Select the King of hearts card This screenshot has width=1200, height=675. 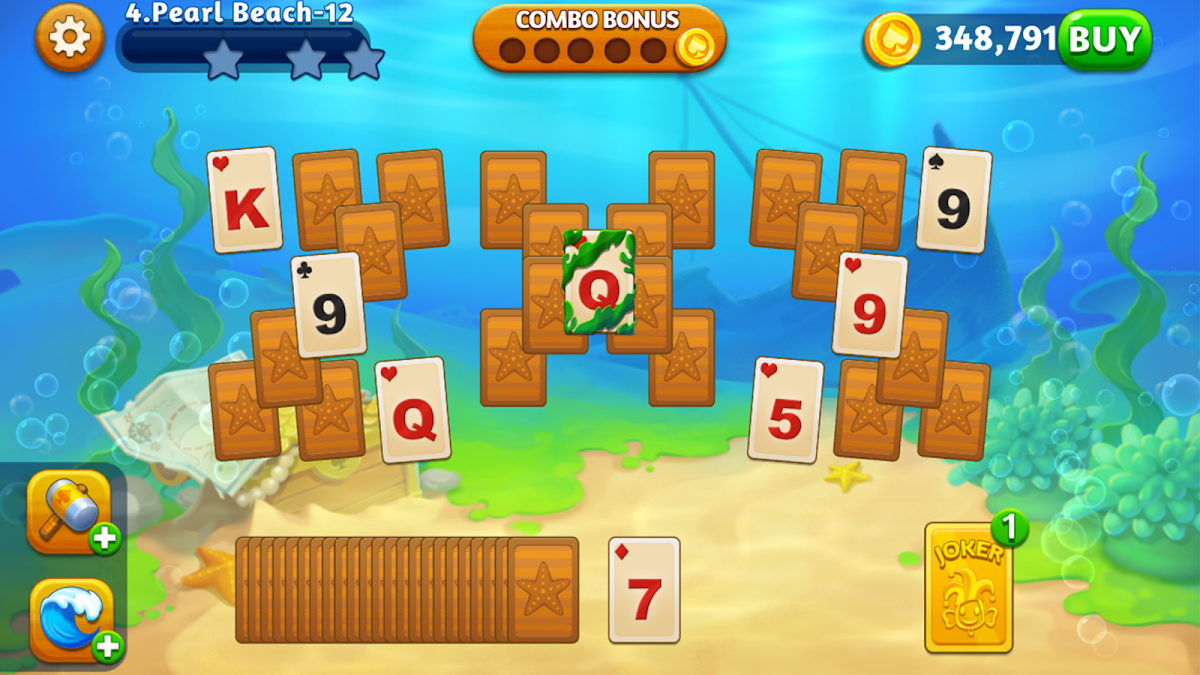pyautogui.click(x=244, y=200)
